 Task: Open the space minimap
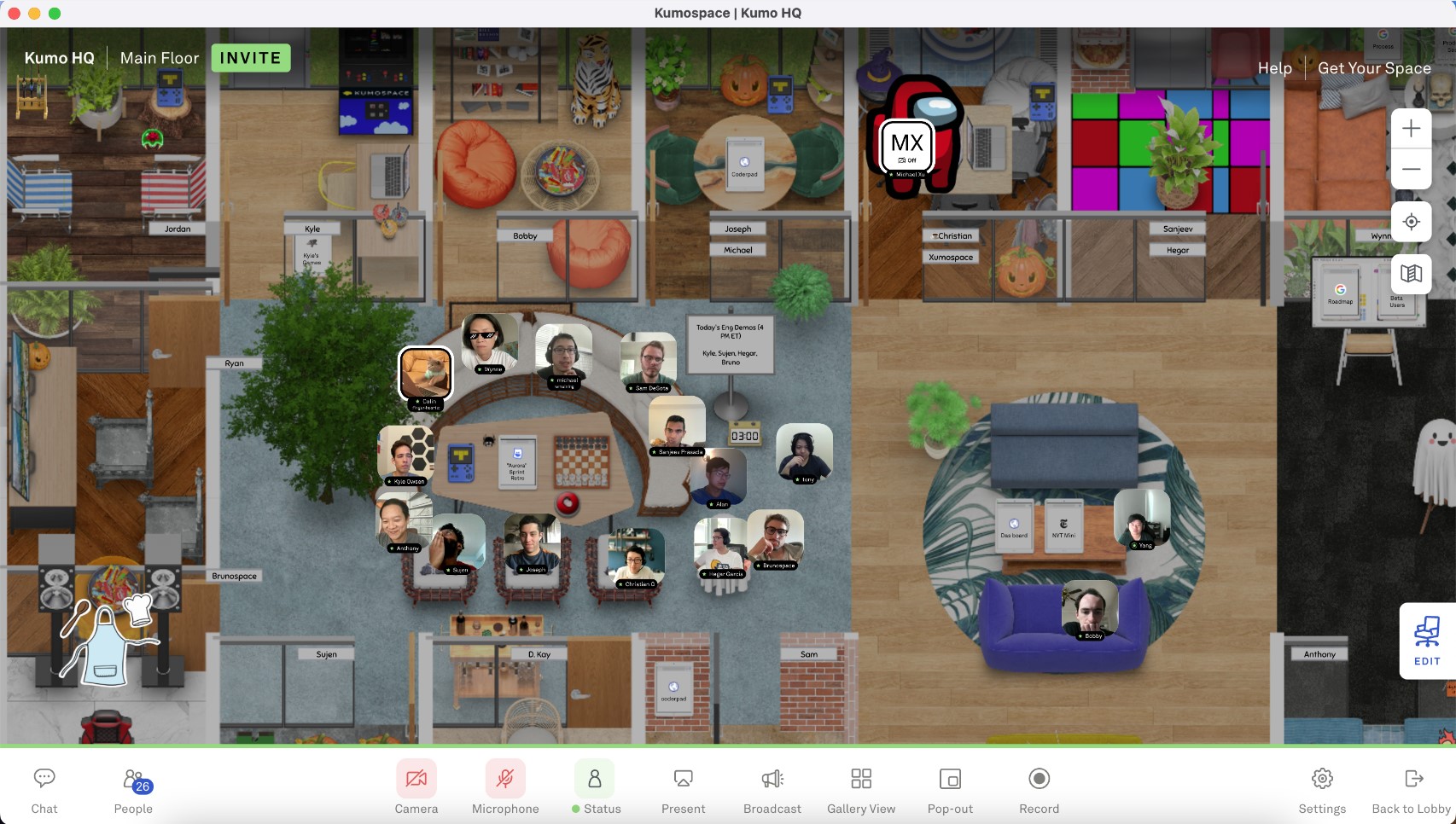1411,273
